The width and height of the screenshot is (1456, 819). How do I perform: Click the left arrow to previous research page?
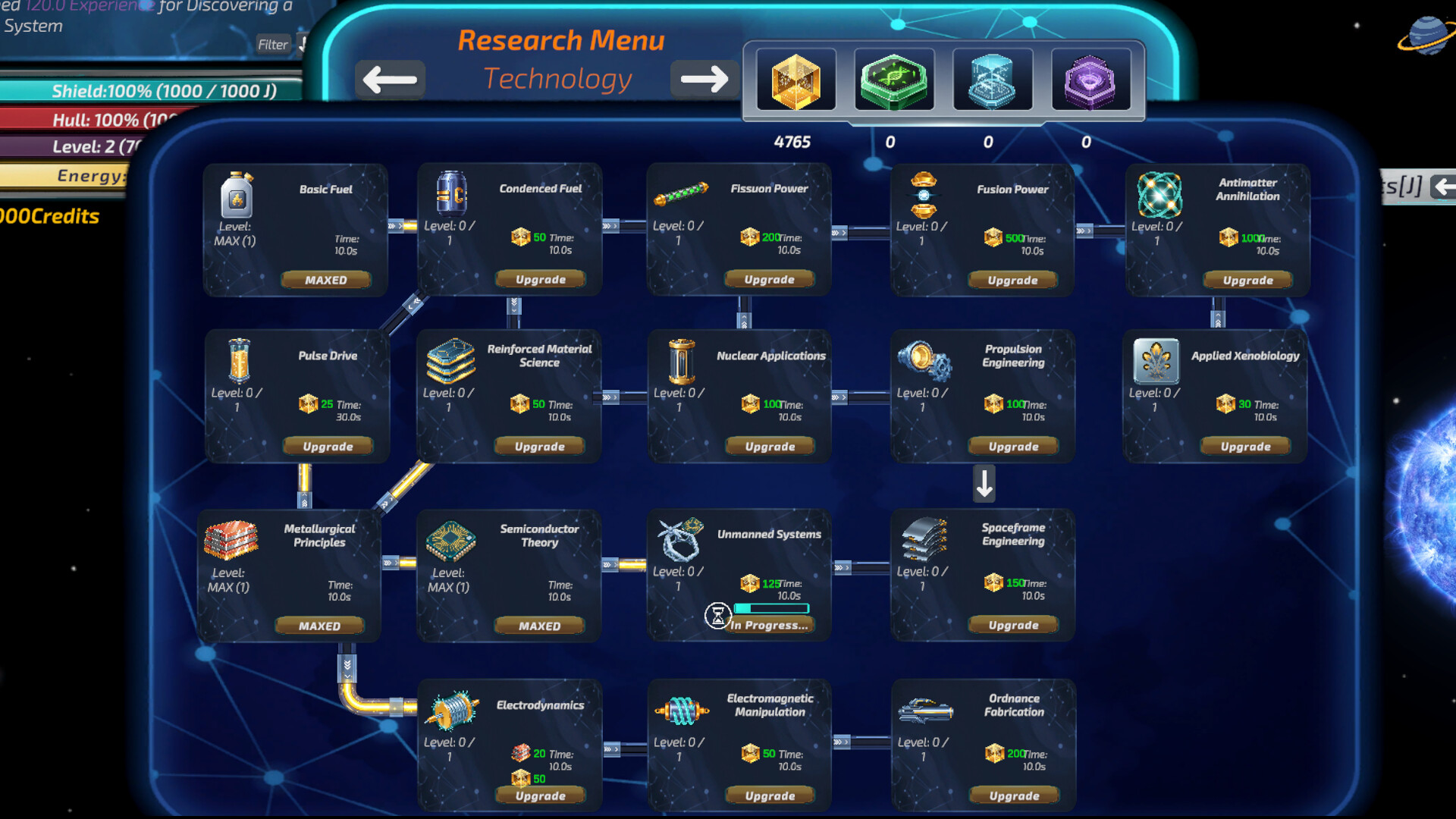click(390, 78)
